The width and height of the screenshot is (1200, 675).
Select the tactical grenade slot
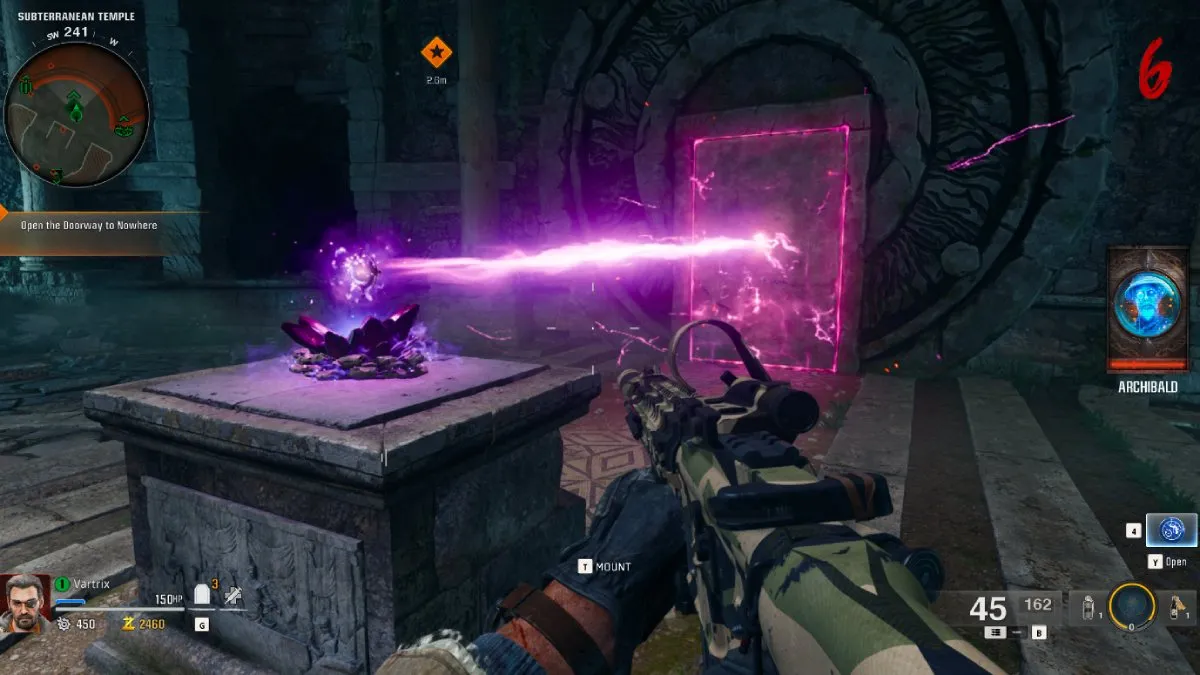(1088, 605)
